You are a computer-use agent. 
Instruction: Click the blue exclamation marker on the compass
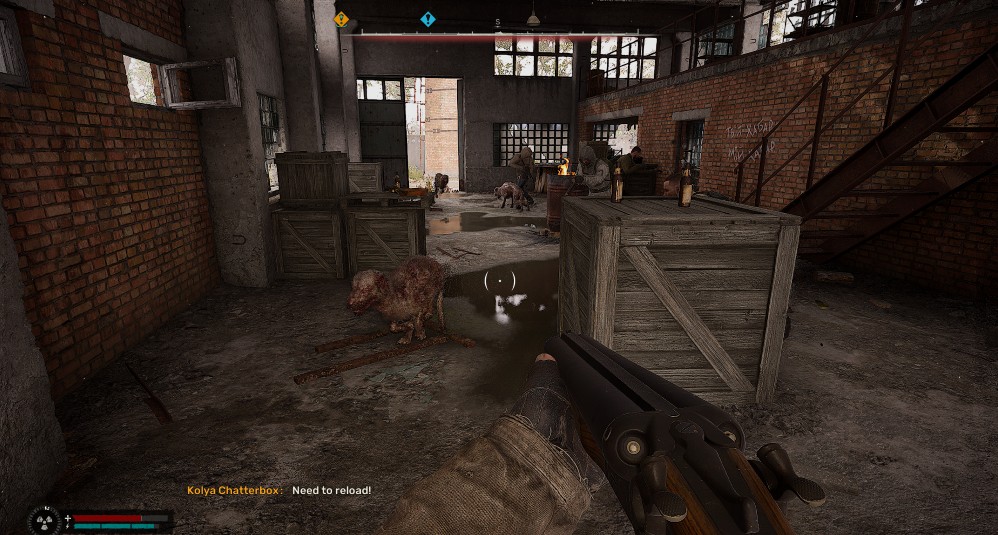(428, 18)
